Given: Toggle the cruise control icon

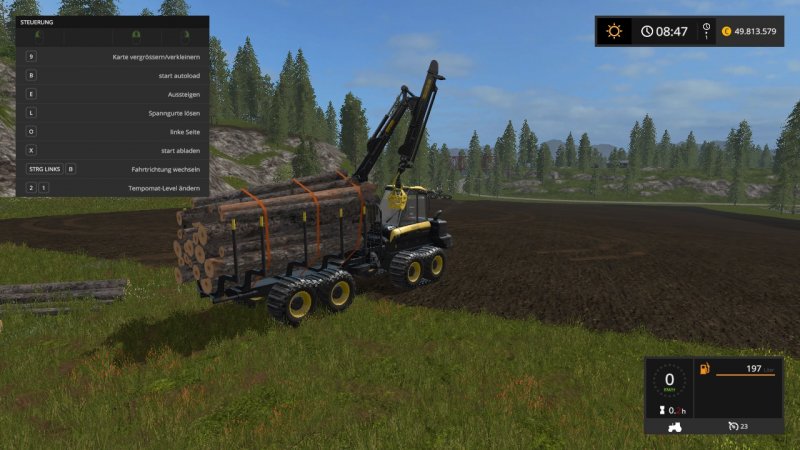Looking at the screenshot, I should (x=733, y=426).
